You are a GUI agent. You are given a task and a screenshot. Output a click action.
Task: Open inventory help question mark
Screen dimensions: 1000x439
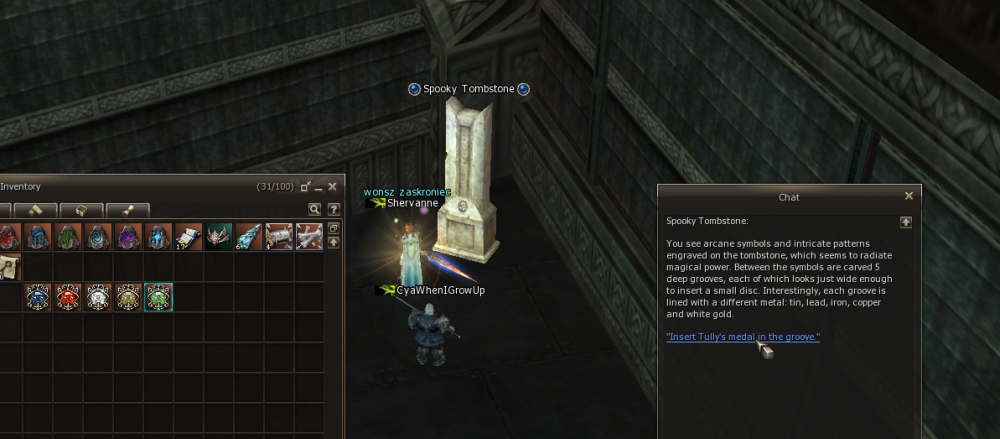coord(333,209)
